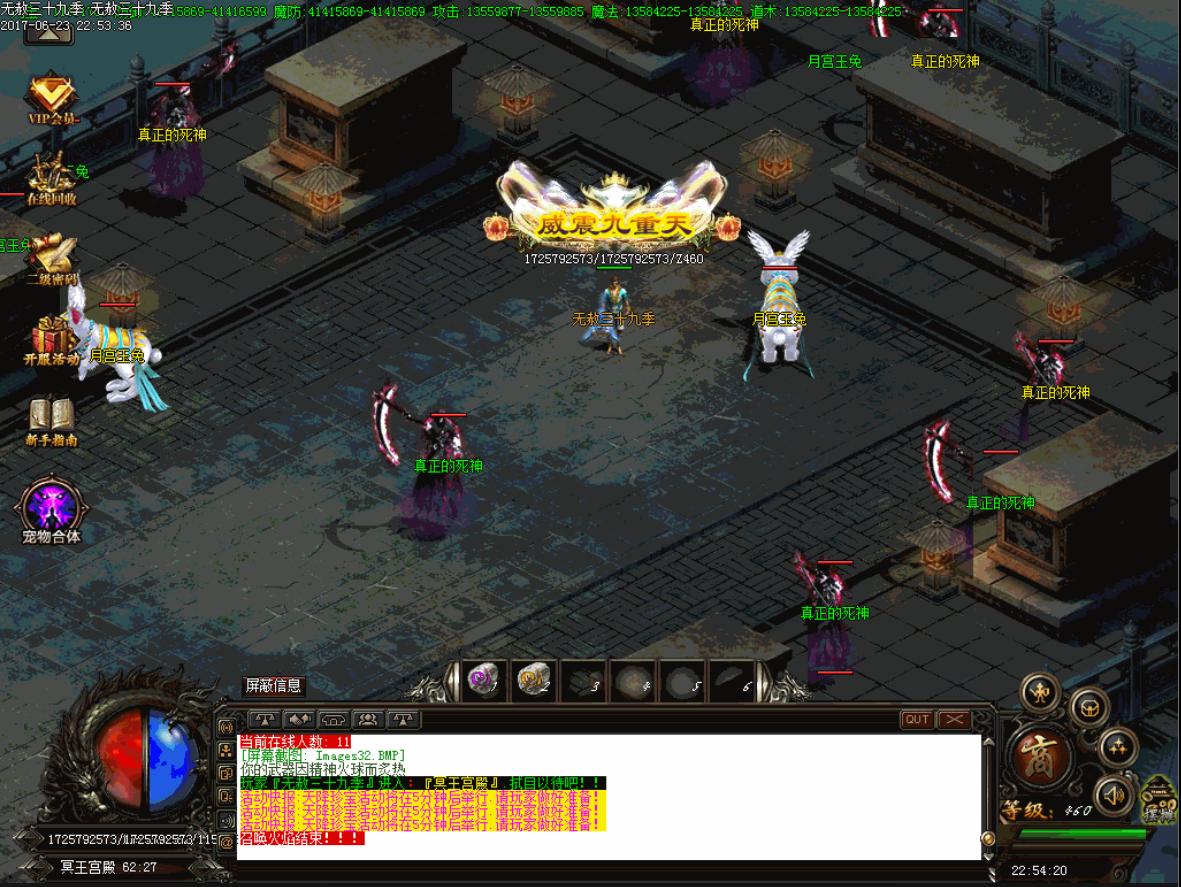Close the game with the X button
Viewport: 1181px width, 887px height.
tap(955, 719)
